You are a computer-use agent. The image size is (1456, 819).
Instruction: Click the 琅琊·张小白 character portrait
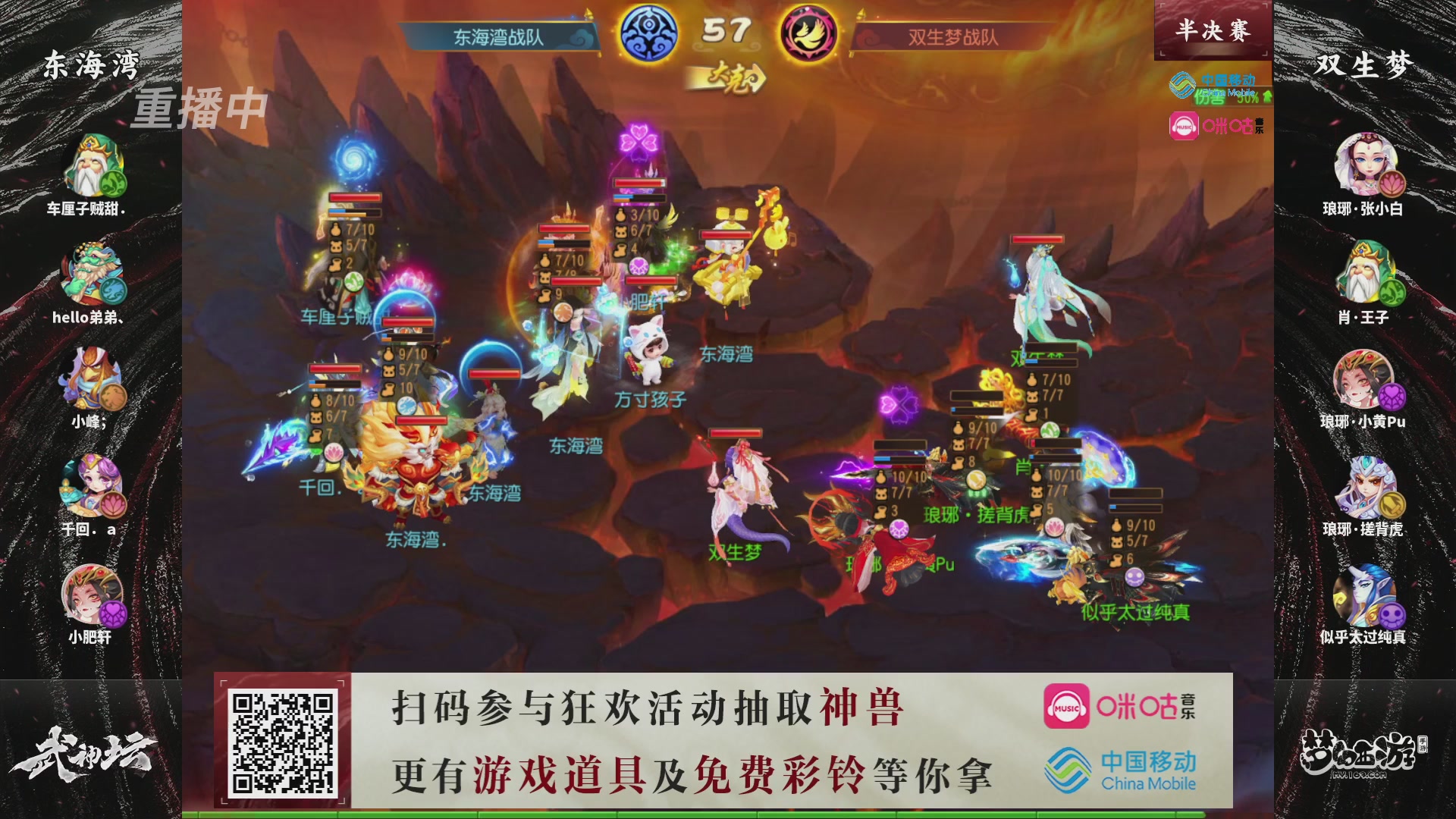pyautogui.click(x=1365, y=163)
